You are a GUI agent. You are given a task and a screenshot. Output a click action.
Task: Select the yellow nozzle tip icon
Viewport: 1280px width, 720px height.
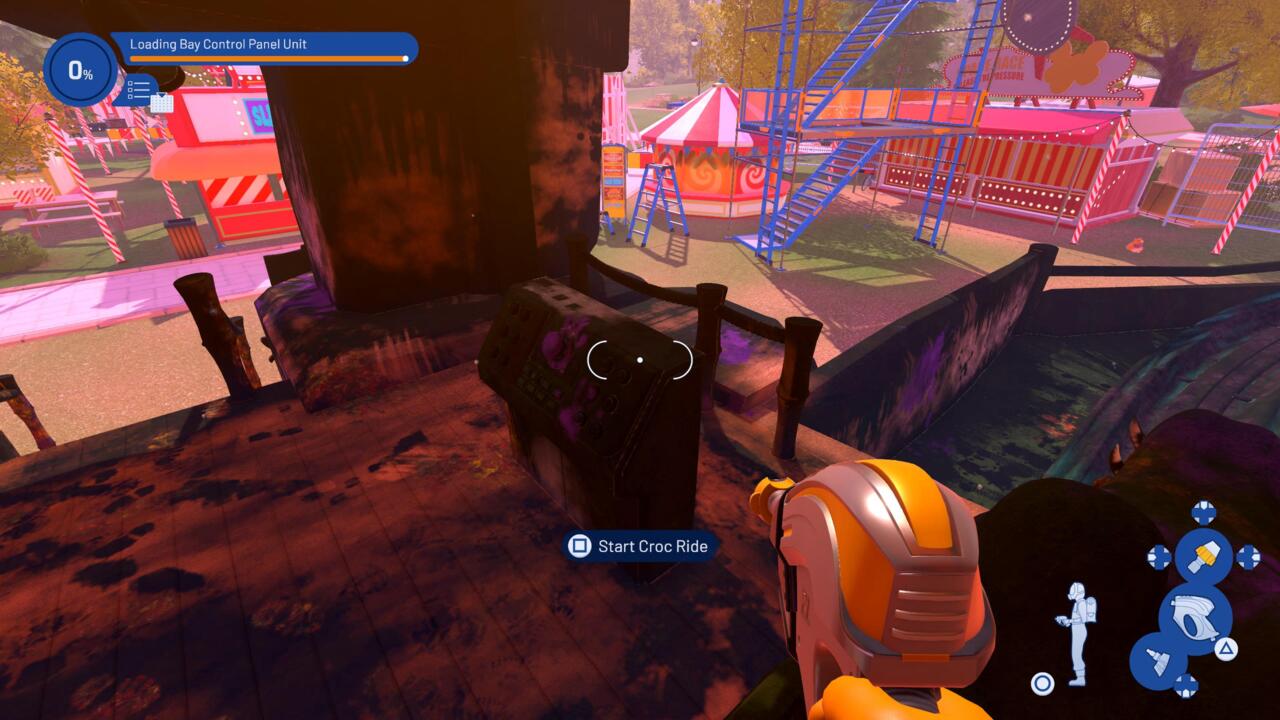click(x=1203, y=557)
